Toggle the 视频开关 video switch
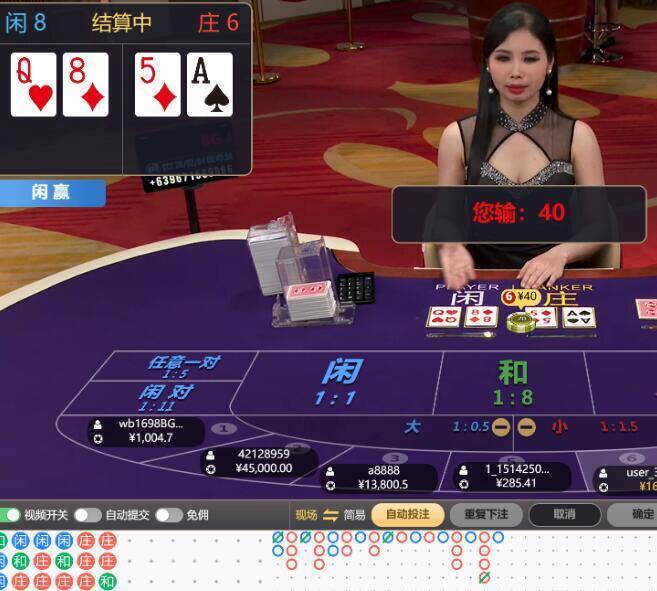The width and height of the screenshot is (657, 591). 11,515
